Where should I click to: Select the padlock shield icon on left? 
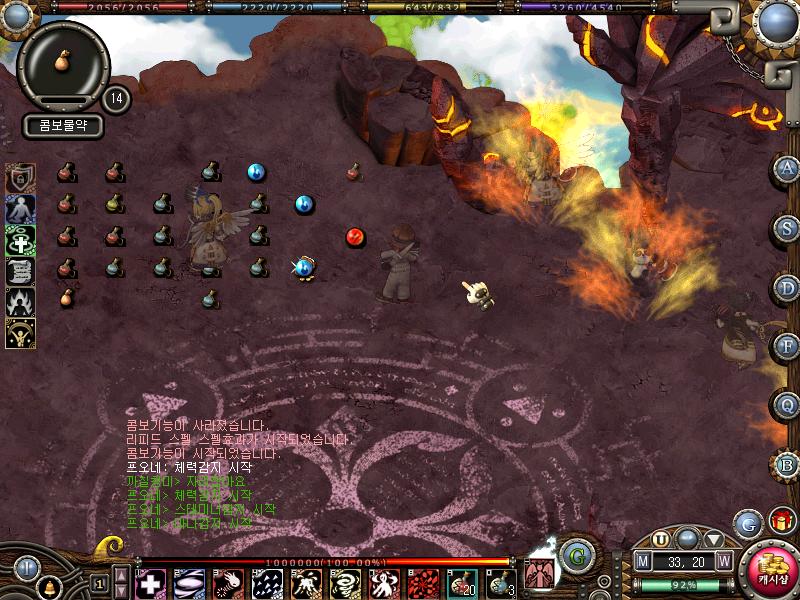click(20, 179)
